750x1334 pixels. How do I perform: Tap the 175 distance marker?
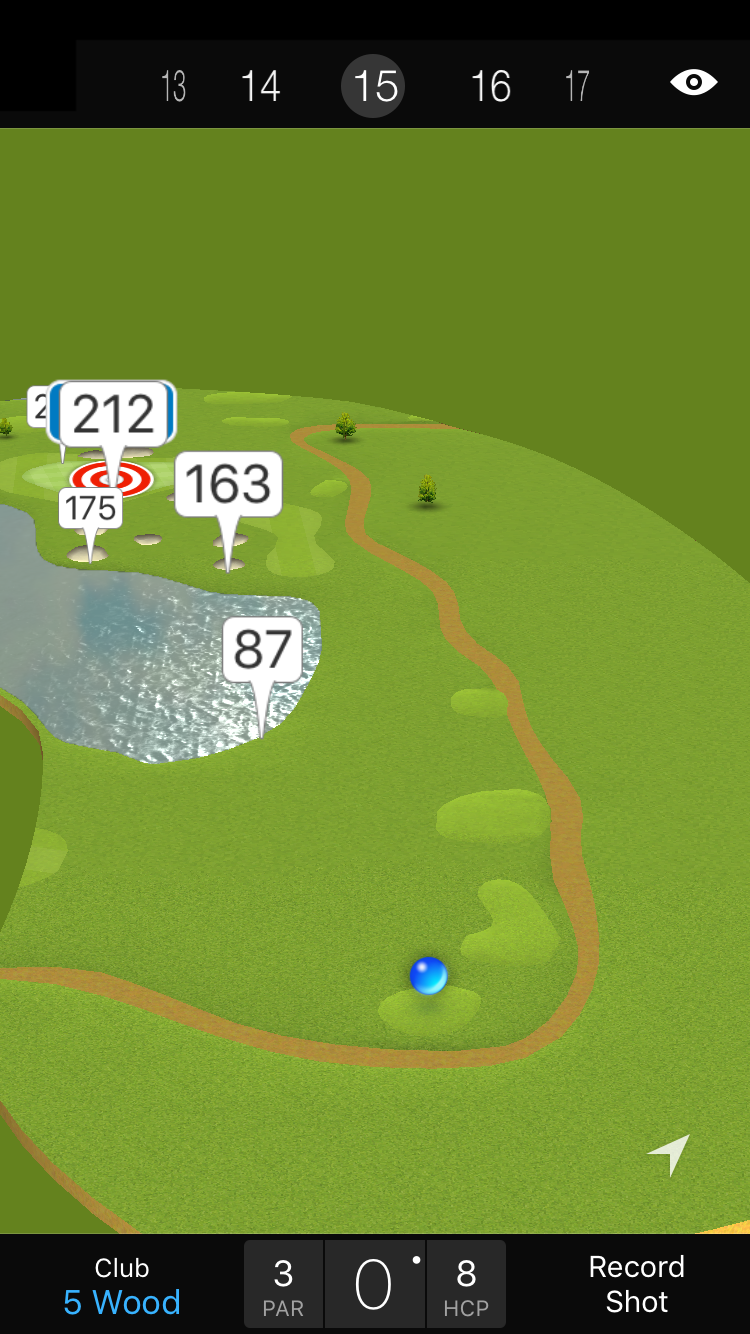point(91,508)
